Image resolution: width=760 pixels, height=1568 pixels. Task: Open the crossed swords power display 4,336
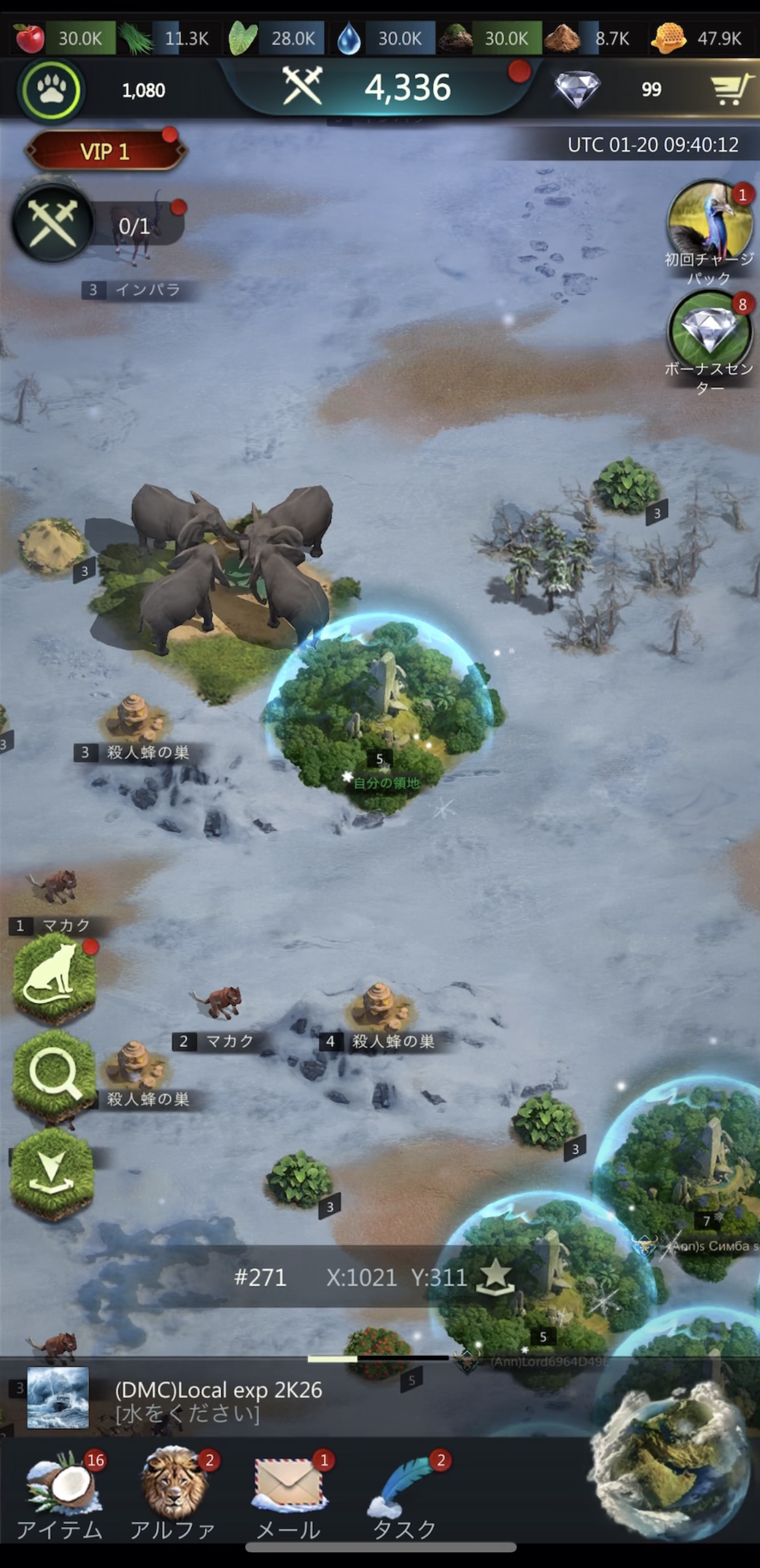(377, 87)
